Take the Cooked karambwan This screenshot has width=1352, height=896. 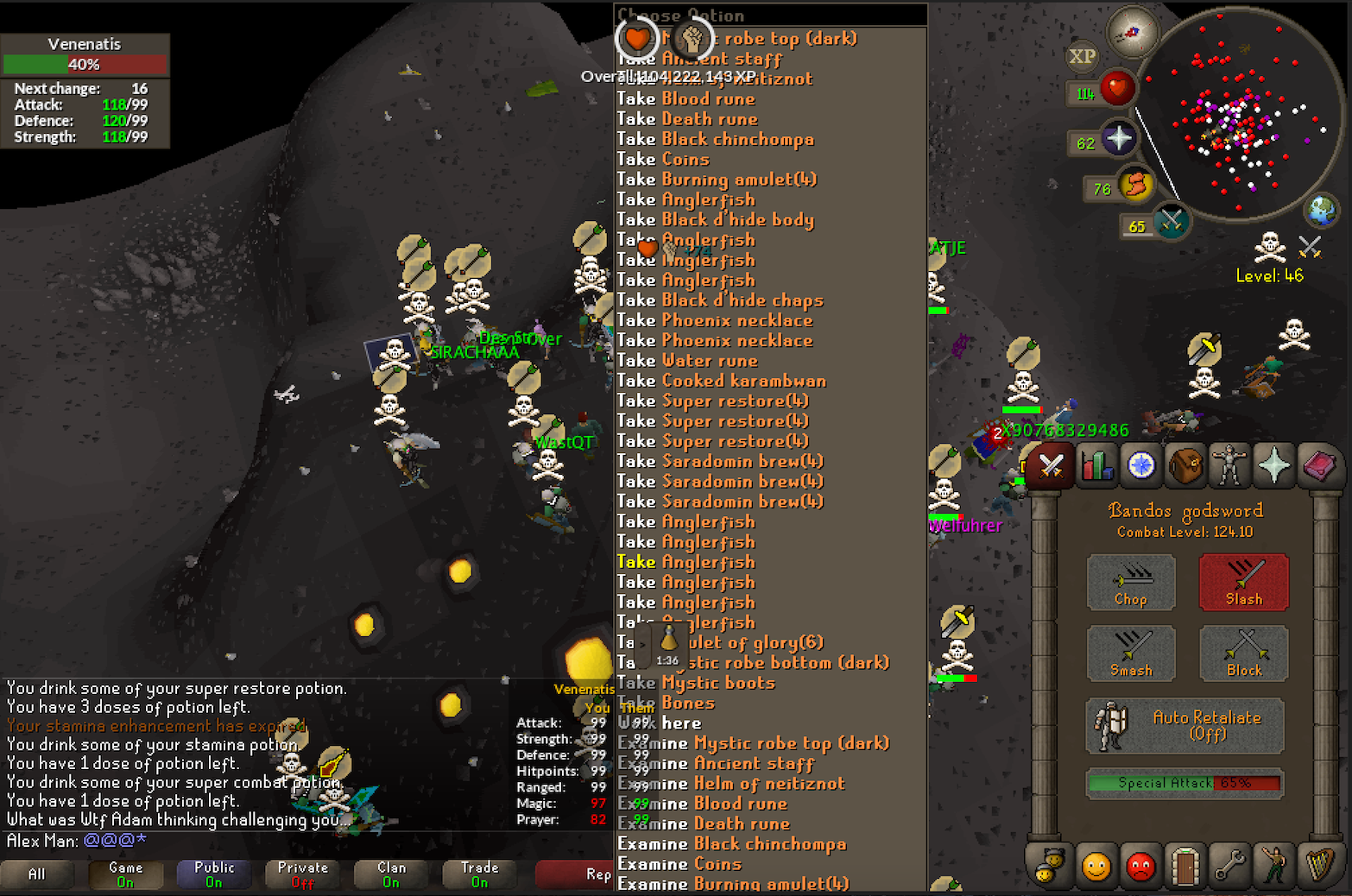tap(721, 381)
